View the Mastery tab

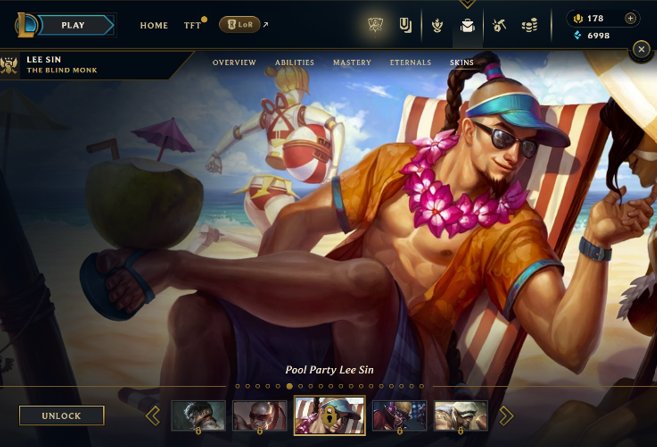352,63
